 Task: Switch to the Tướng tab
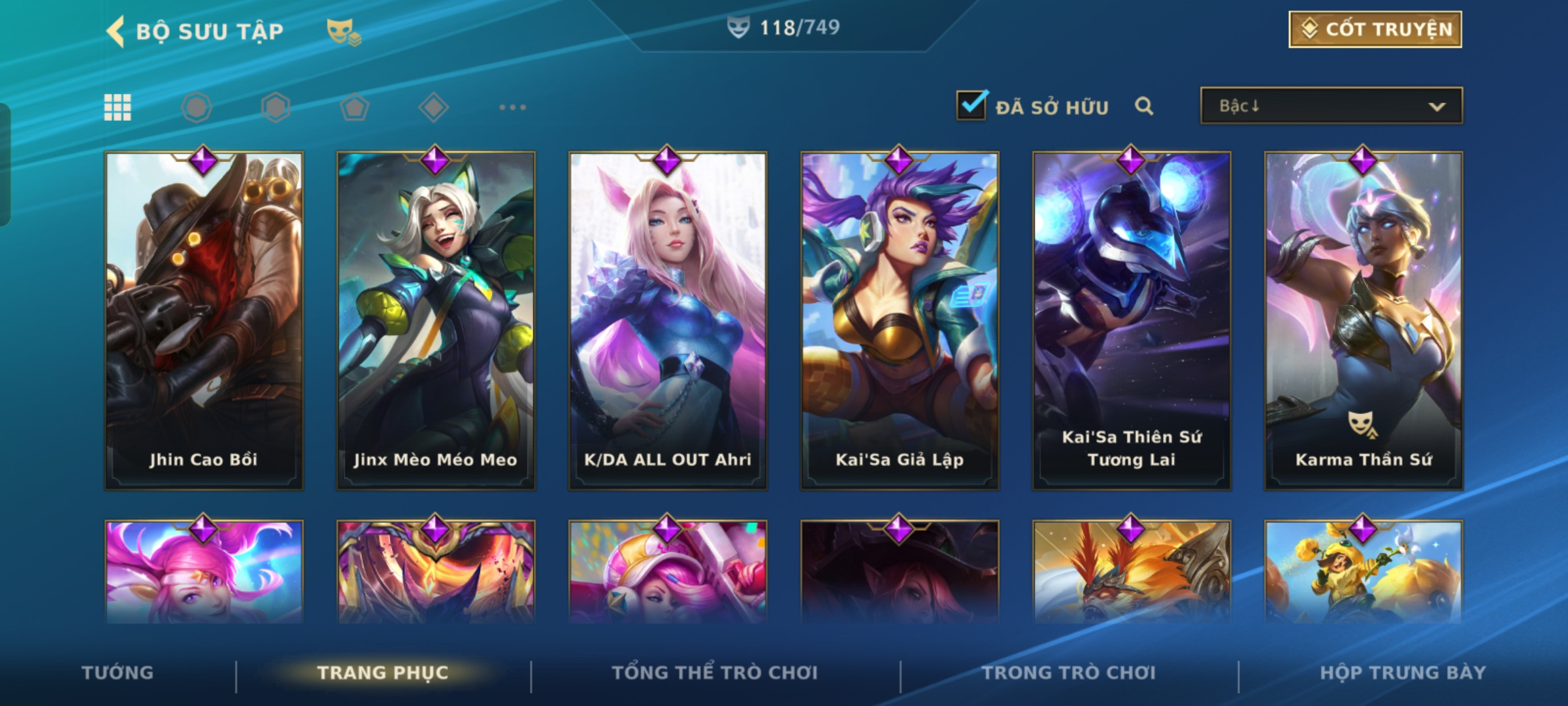coord(118,673)
